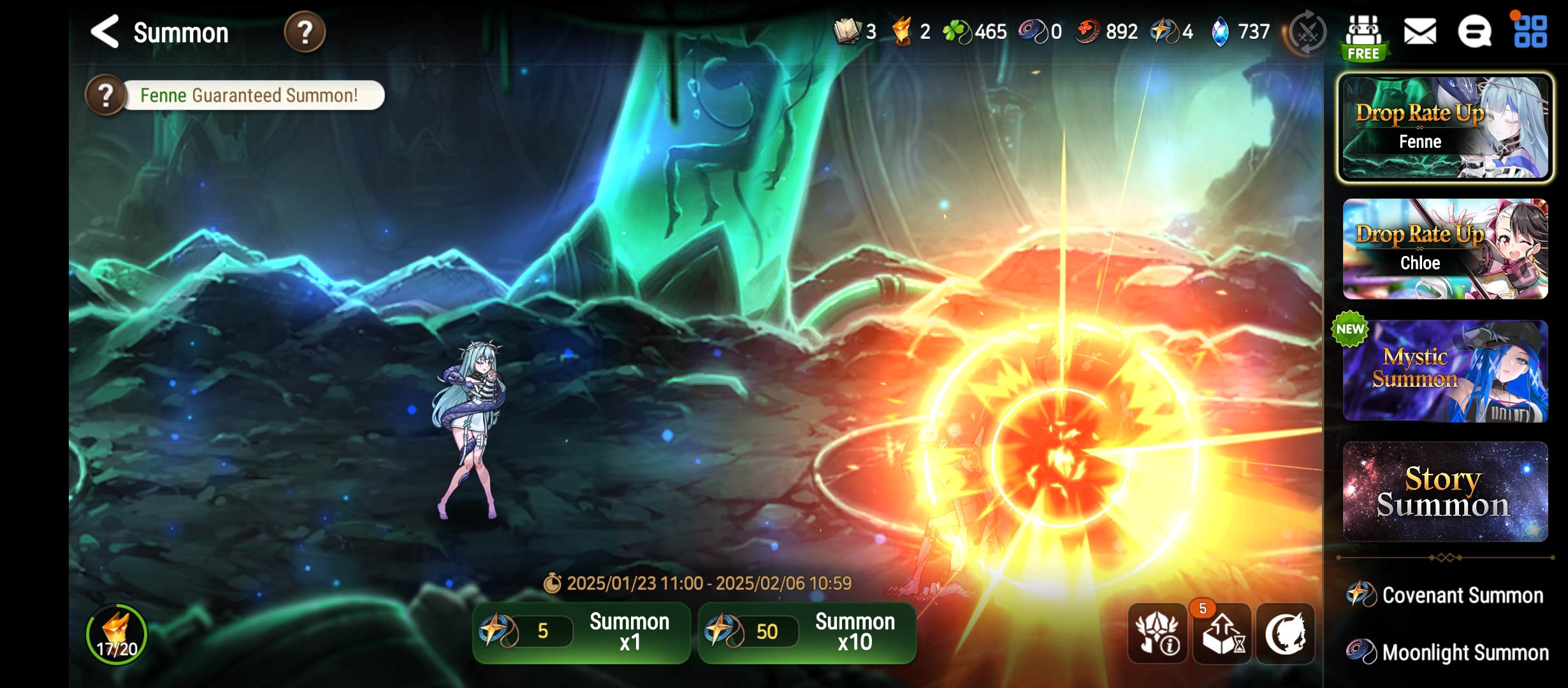Summon x1 for 5 bookmarks
The image size is (1568, 688).
[x=581, y=632]
